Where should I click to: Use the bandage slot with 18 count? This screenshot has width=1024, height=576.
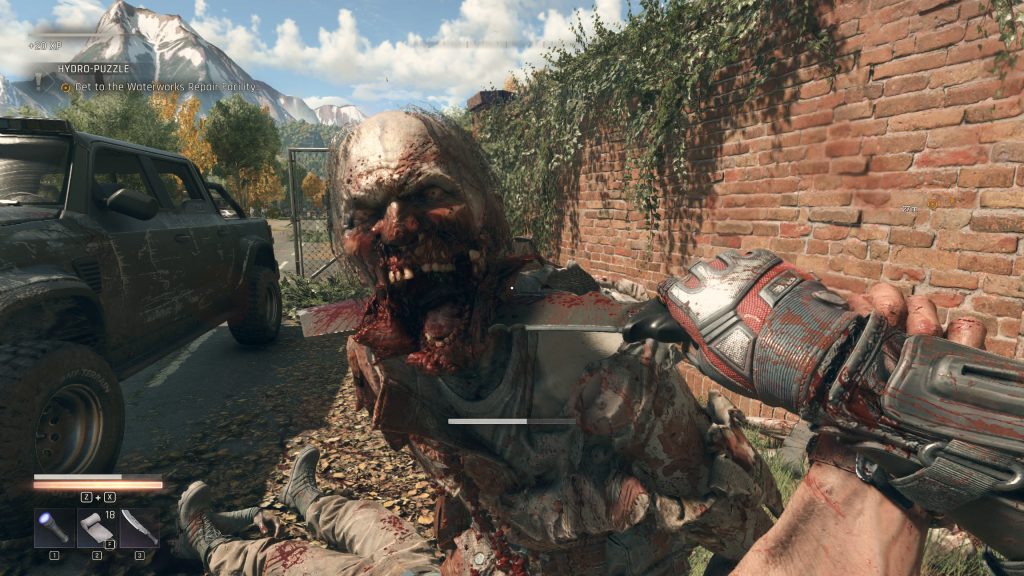97,527
